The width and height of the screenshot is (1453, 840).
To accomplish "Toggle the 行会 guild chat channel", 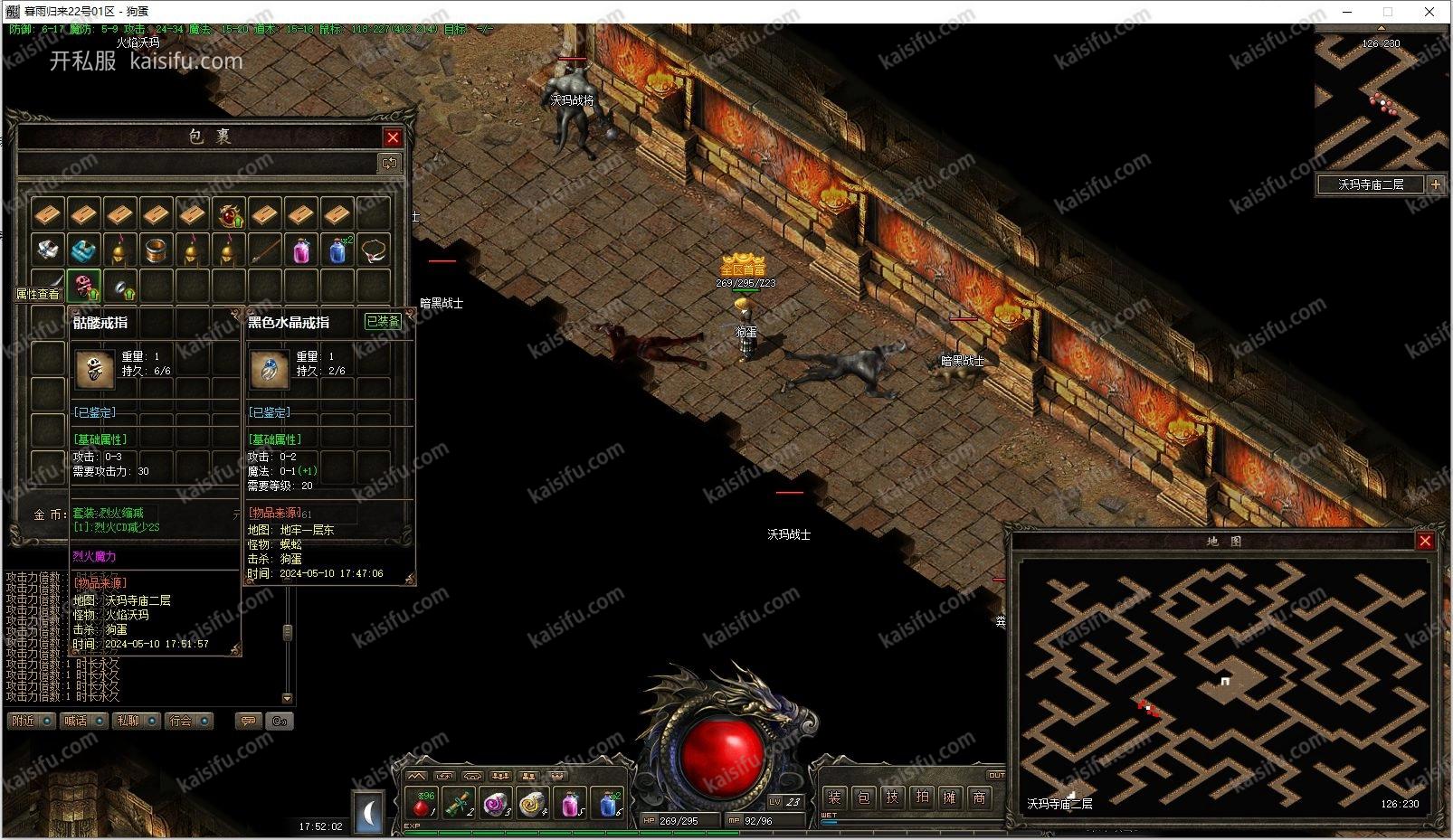I will (x=188, y=721).
